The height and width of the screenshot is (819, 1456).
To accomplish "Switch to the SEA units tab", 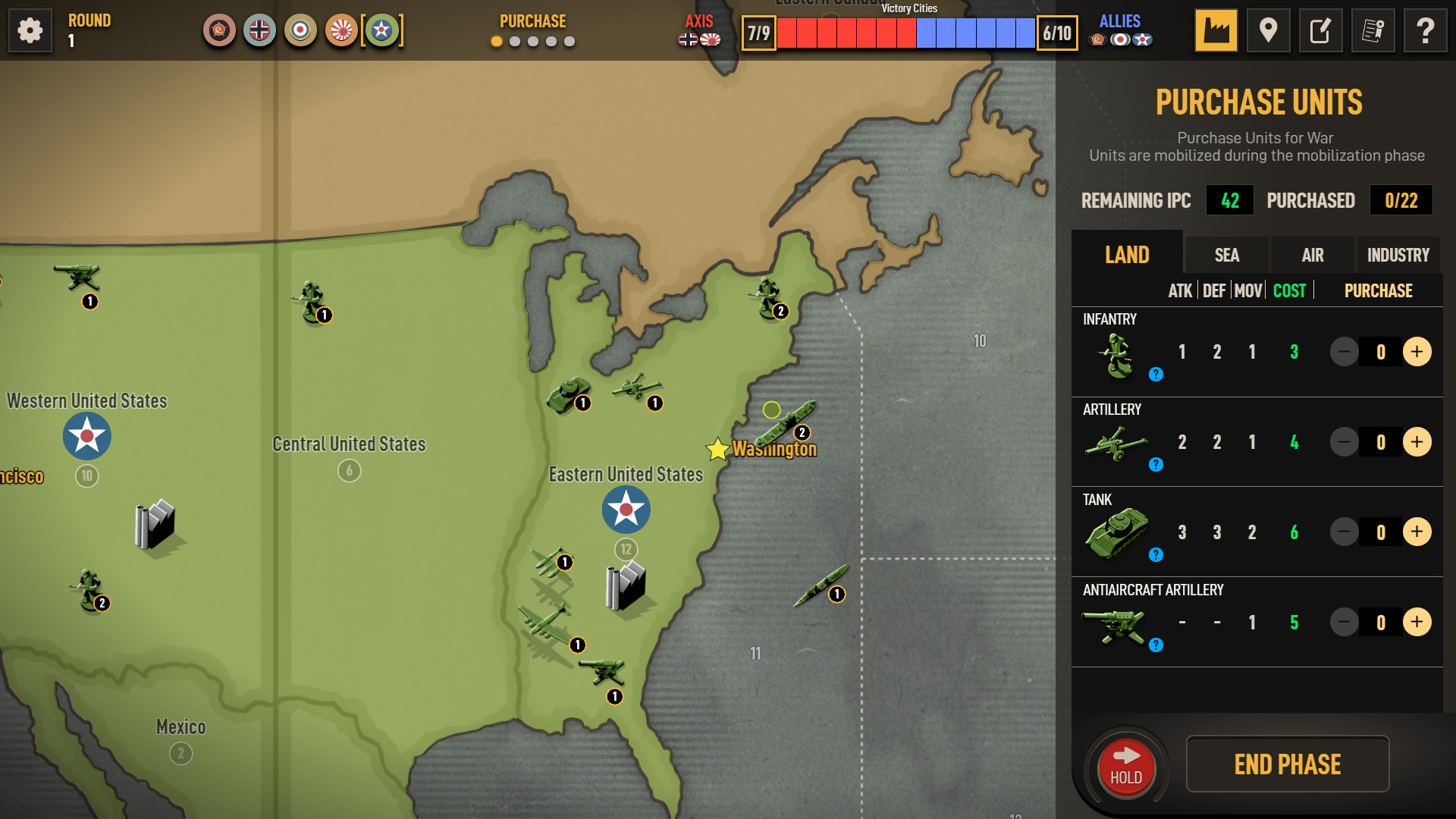I will pyautogui.click(x=1225, y=255).
